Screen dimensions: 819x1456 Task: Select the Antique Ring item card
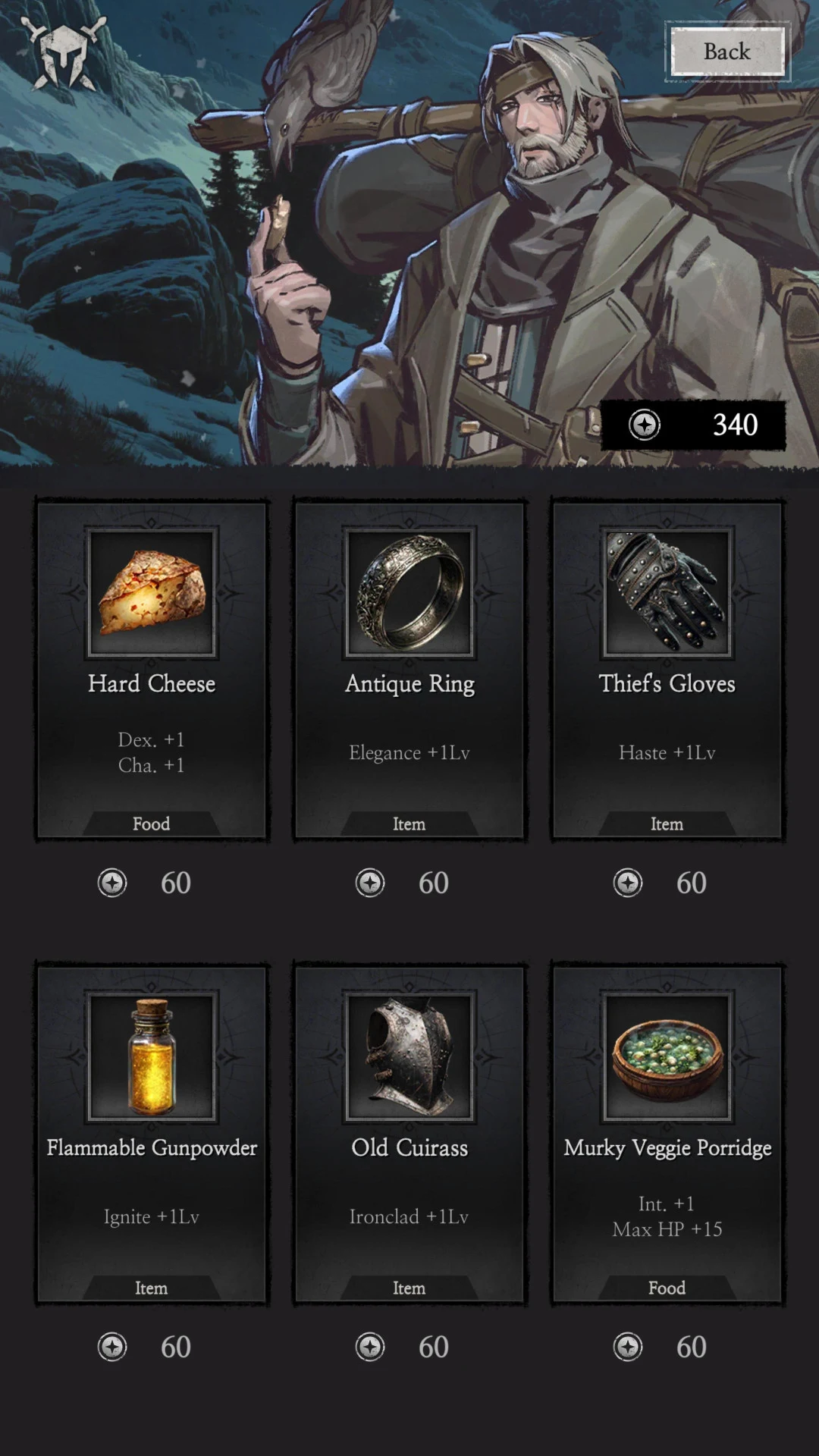coord(409,669)
